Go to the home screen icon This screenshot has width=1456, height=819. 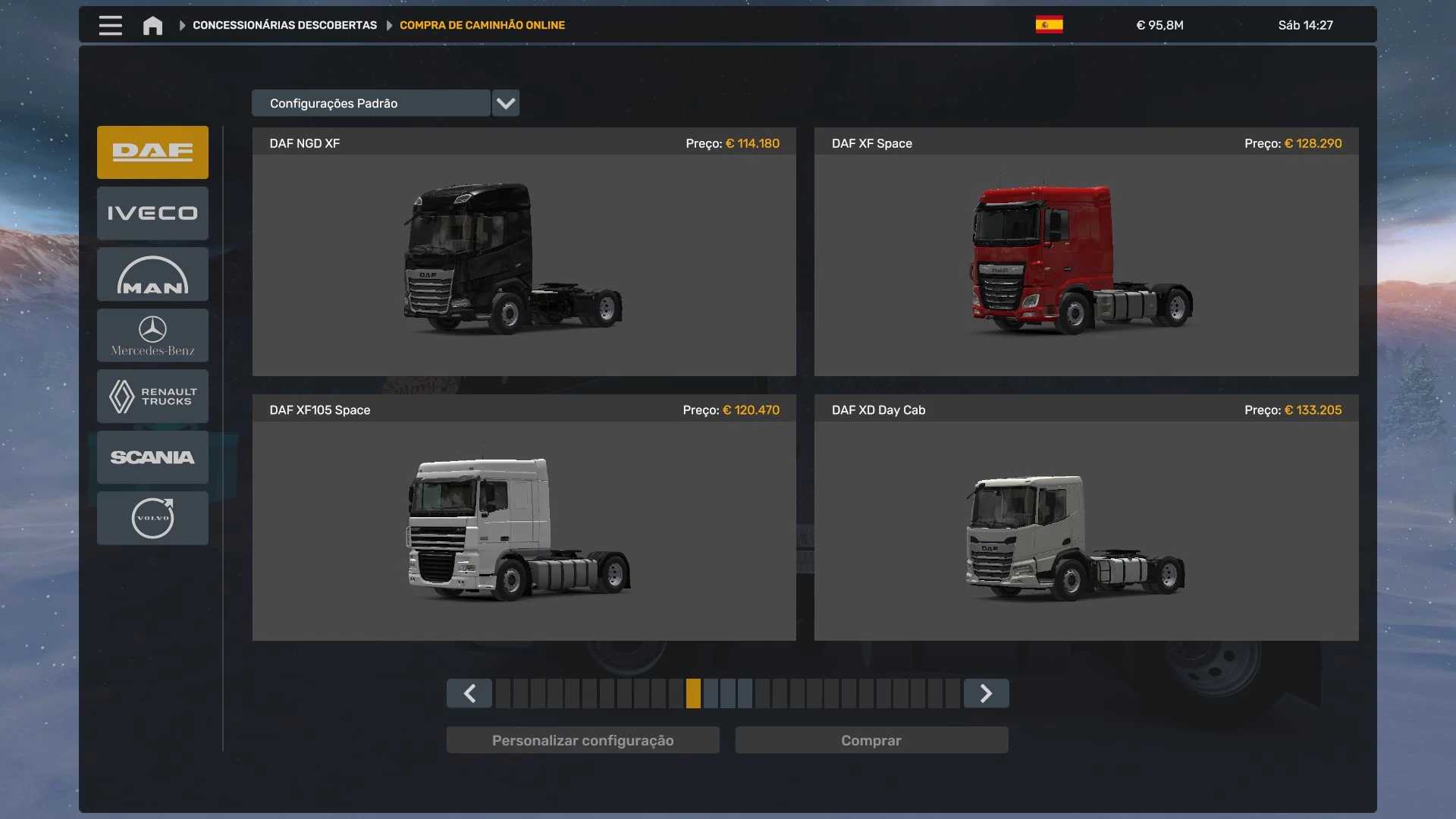[152, 26]
